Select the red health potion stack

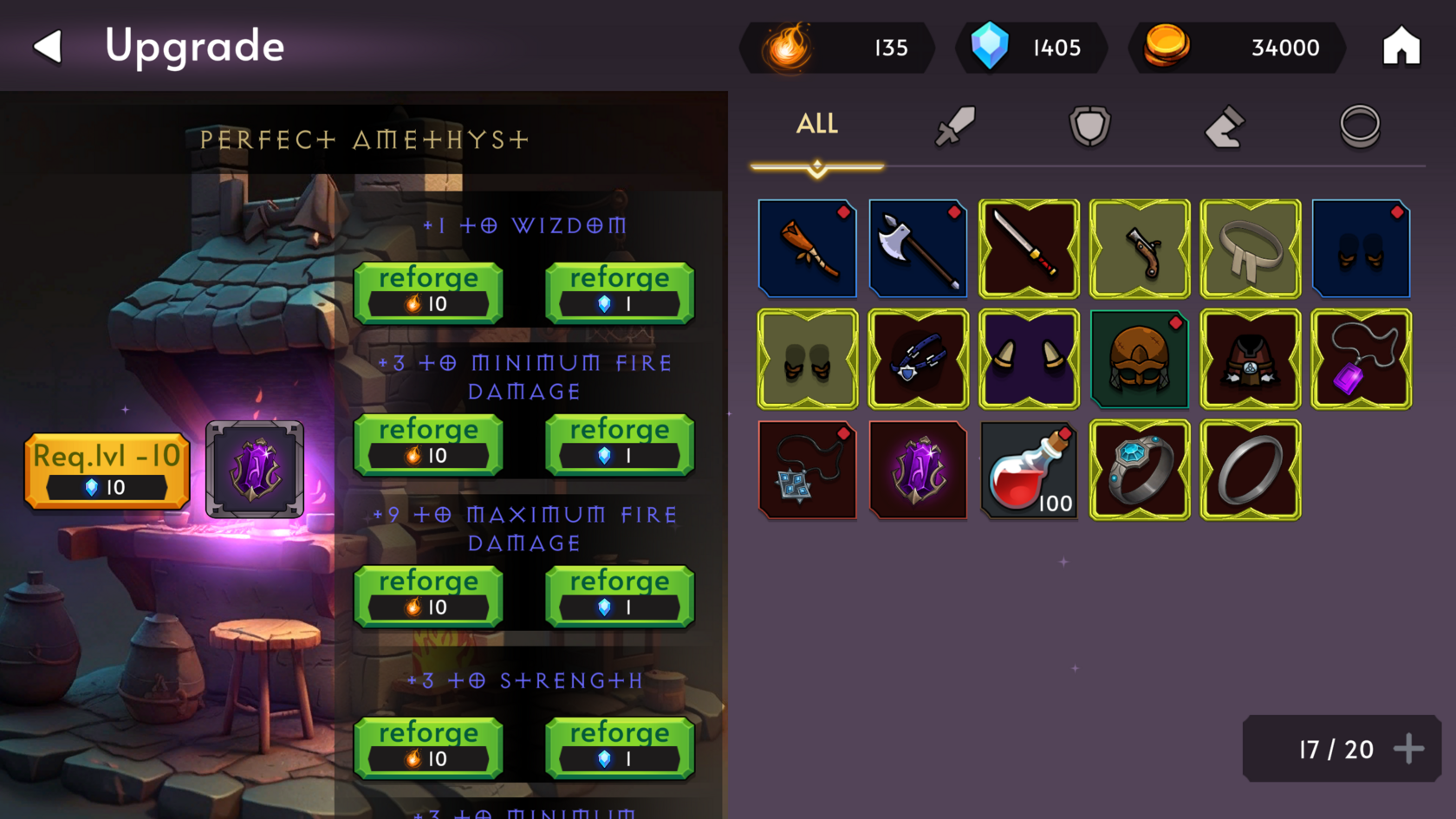[x=1029, y=471]
